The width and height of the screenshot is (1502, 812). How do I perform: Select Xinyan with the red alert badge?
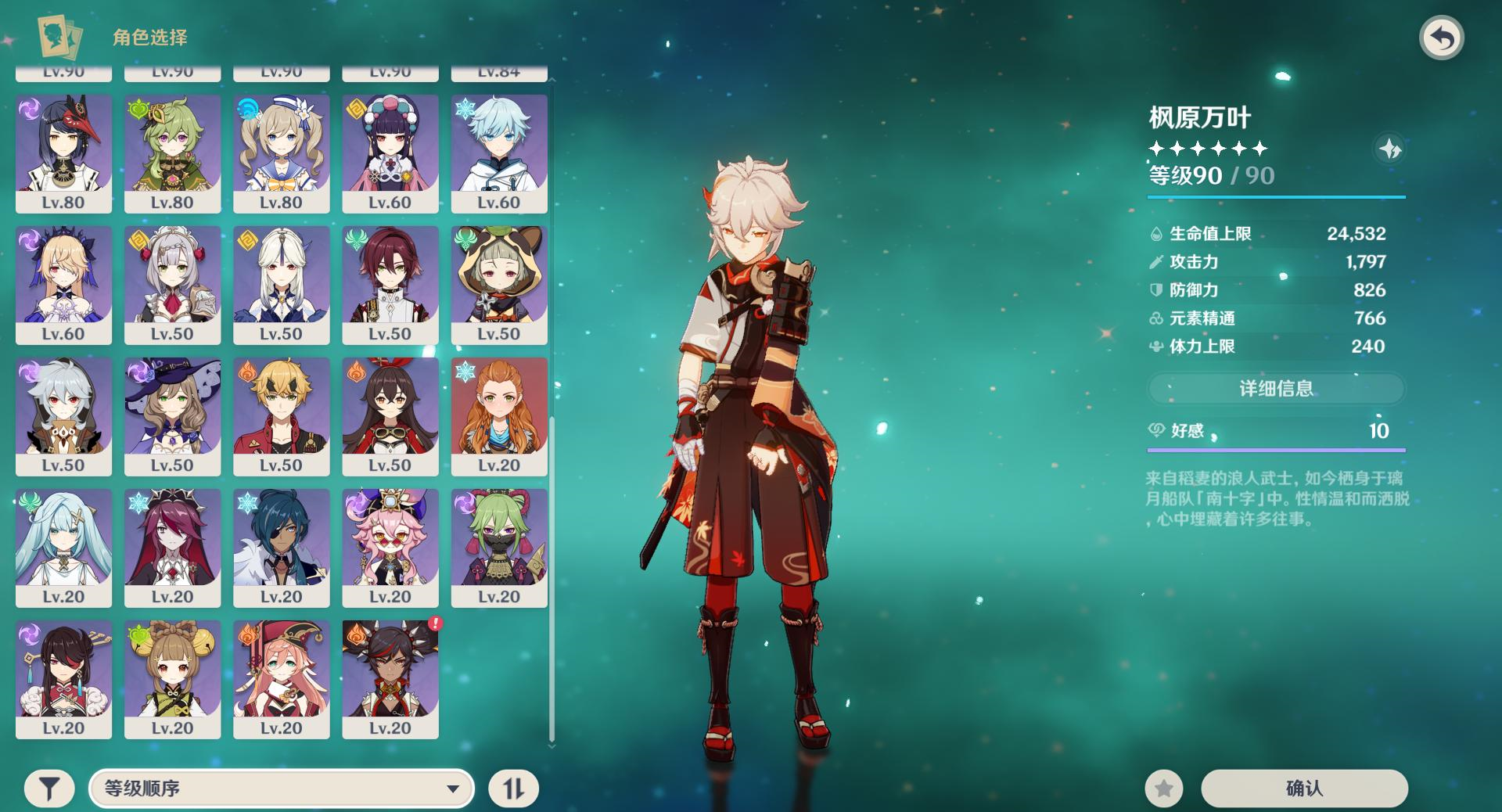[390, 679]
